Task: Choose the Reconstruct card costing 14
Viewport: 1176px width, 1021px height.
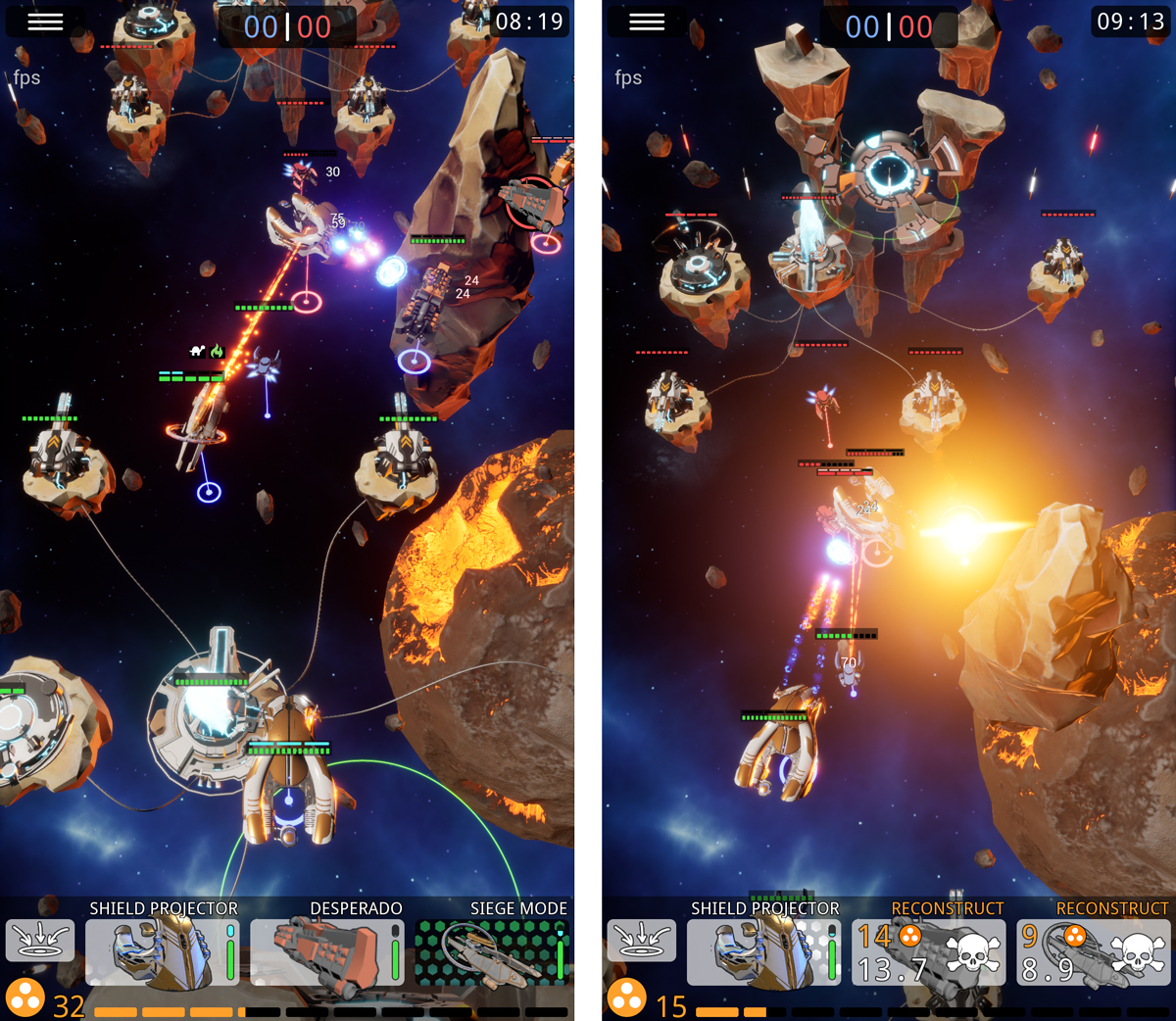Action: 928,951
